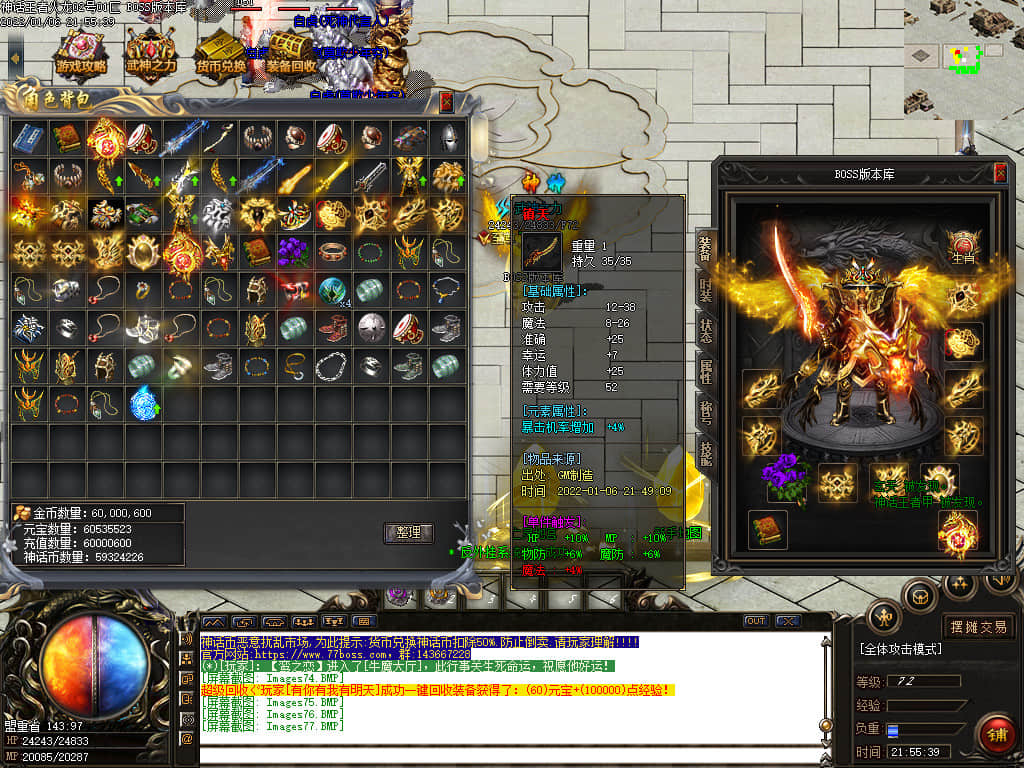This screenshot has height=768, width=1024.
Task: Switch to the 属性 attributes tab
Action: point(705,372)
